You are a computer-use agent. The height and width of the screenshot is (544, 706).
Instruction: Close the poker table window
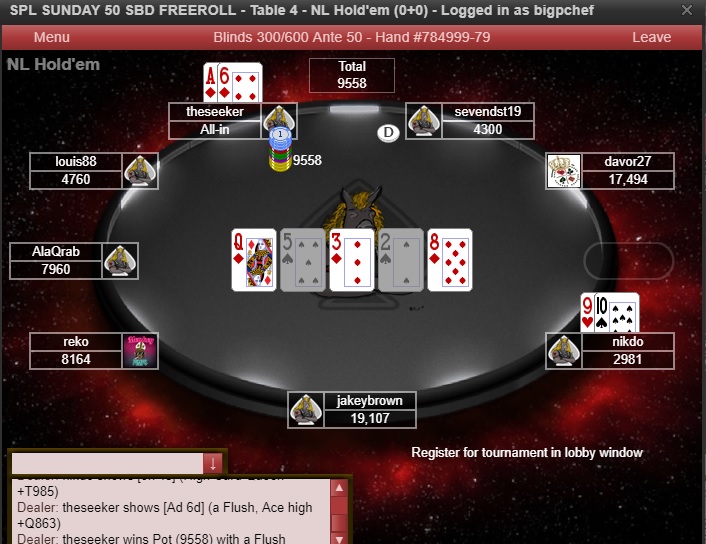click(687, 10)
